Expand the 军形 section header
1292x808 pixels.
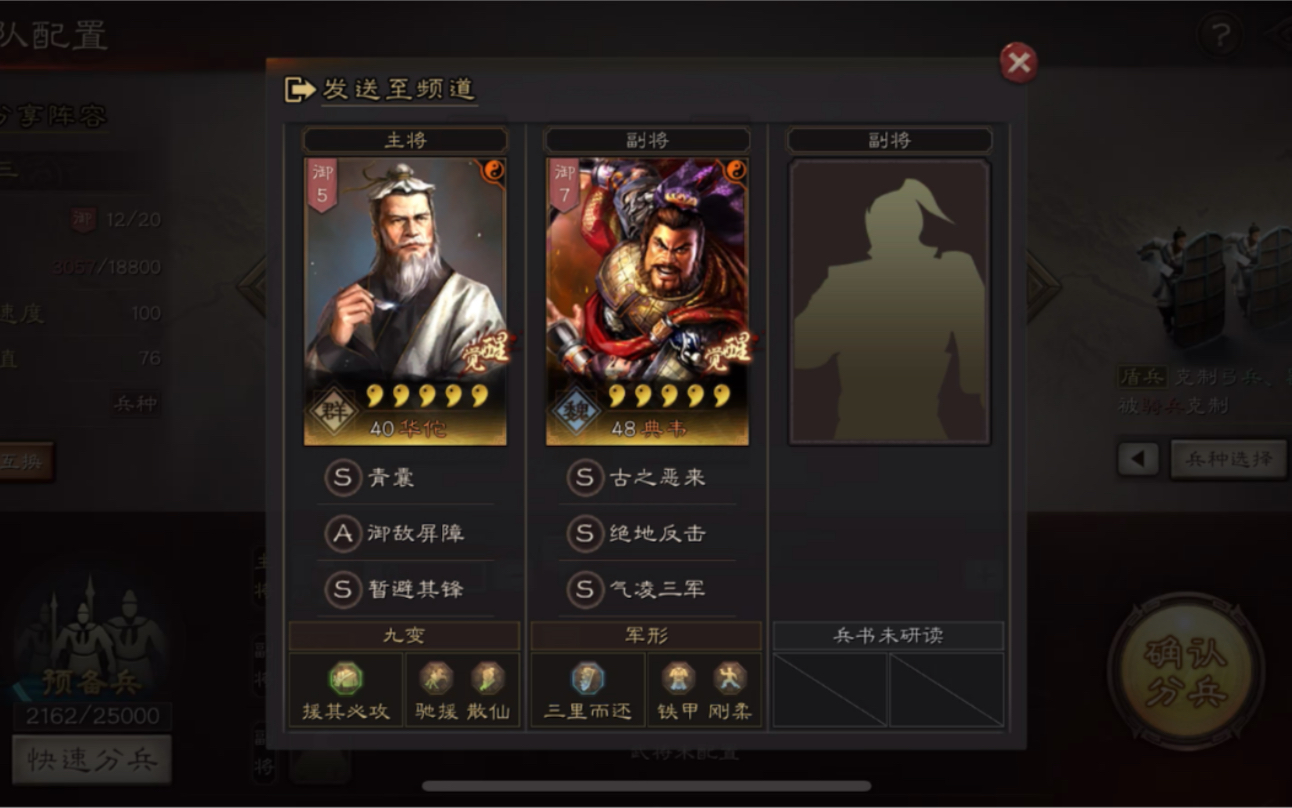[645, 634]
